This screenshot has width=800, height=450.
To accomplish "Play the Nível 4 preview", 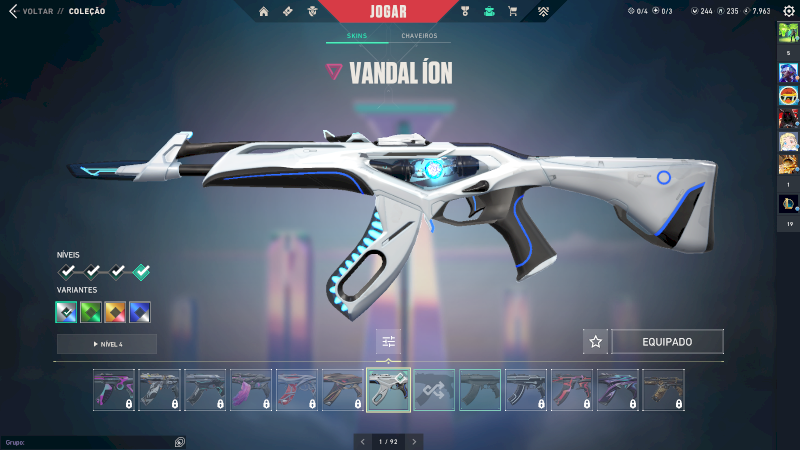I will [107, 344].
